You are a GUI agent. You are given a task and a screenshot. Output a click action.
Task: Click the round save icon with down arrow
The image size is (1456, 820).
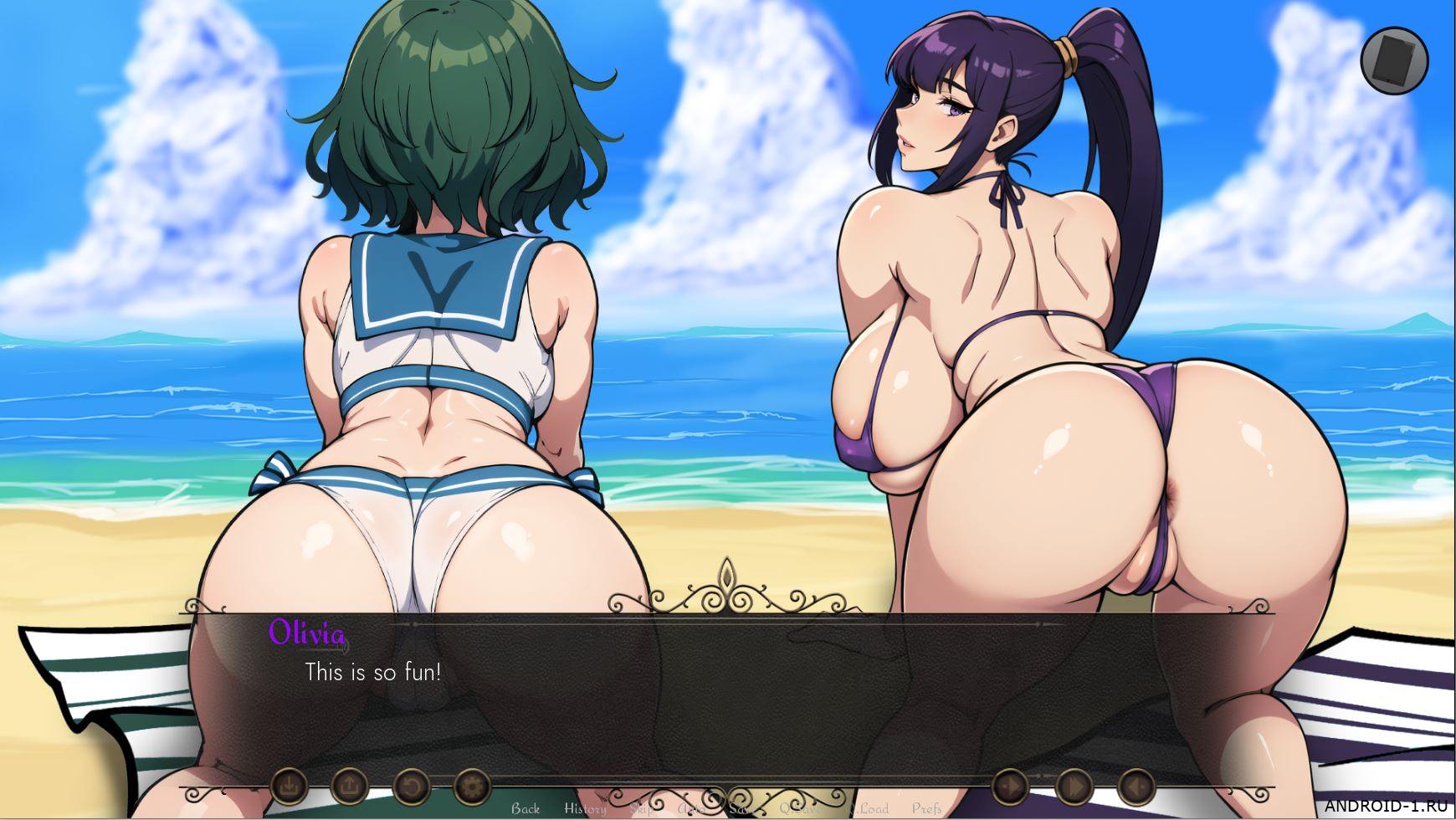coord(289,787)
